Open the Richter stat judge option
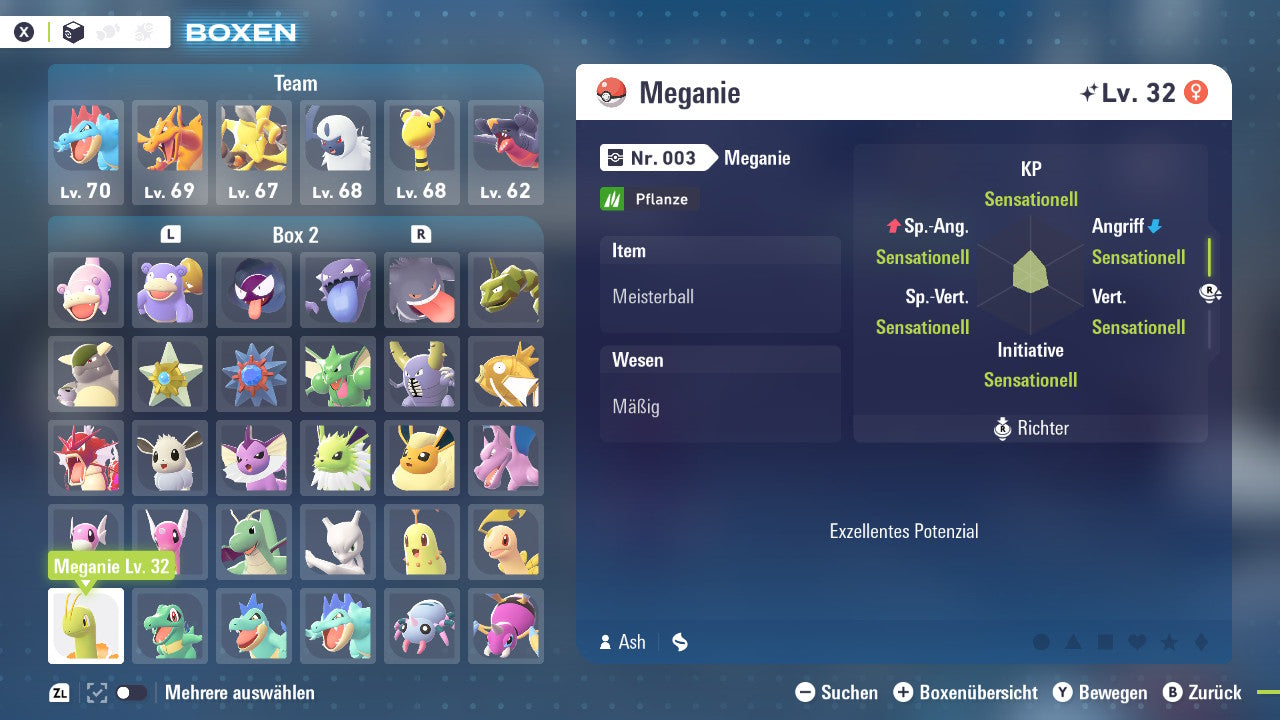Screen dimensions: 1280x720 click(1030, 428)
